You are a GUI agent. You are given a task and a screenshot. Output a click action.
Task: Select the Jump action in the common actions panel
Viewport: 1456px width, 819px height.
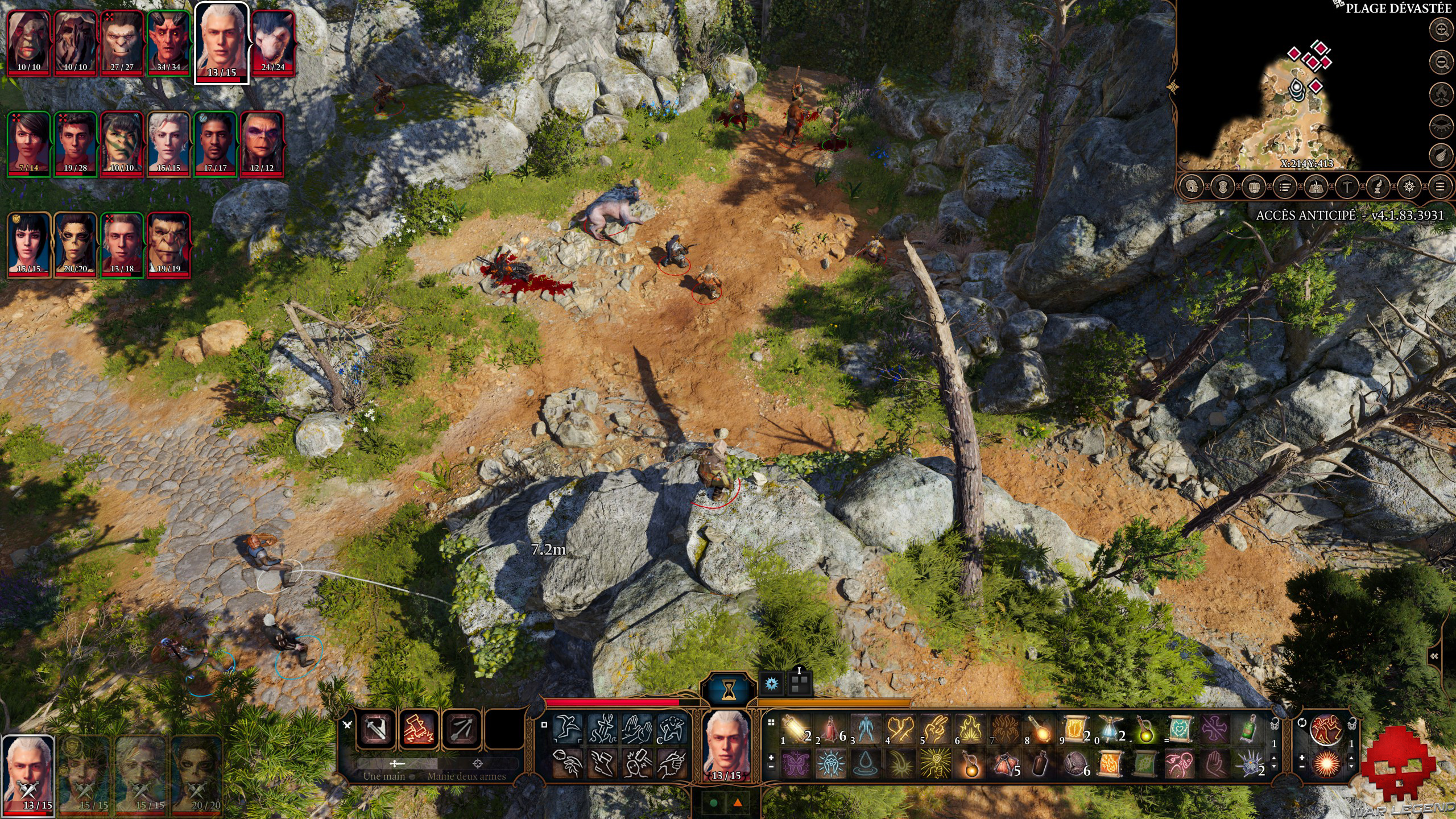568,729
